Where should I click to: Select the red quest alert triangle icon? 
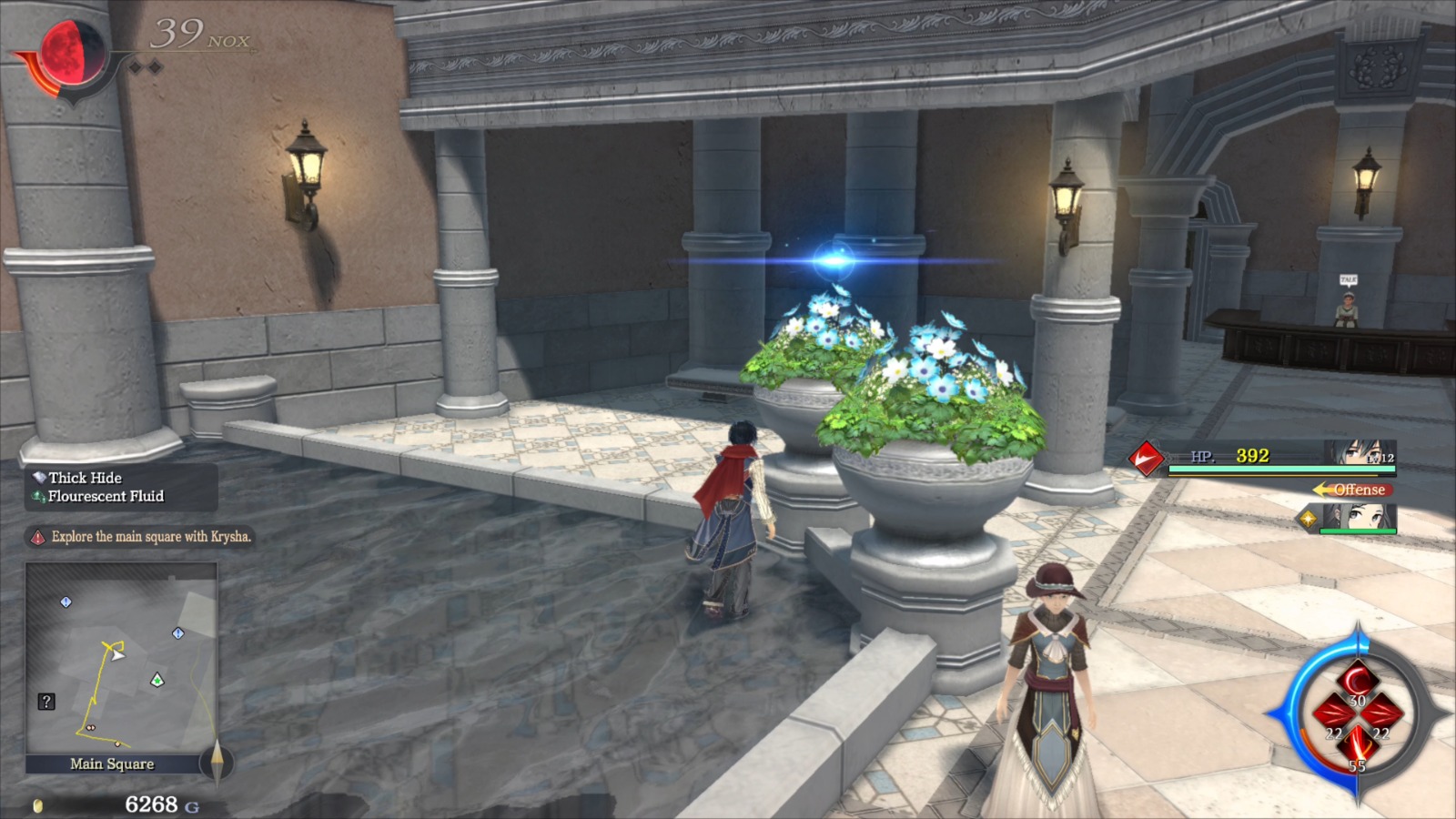tap(38, 537)
